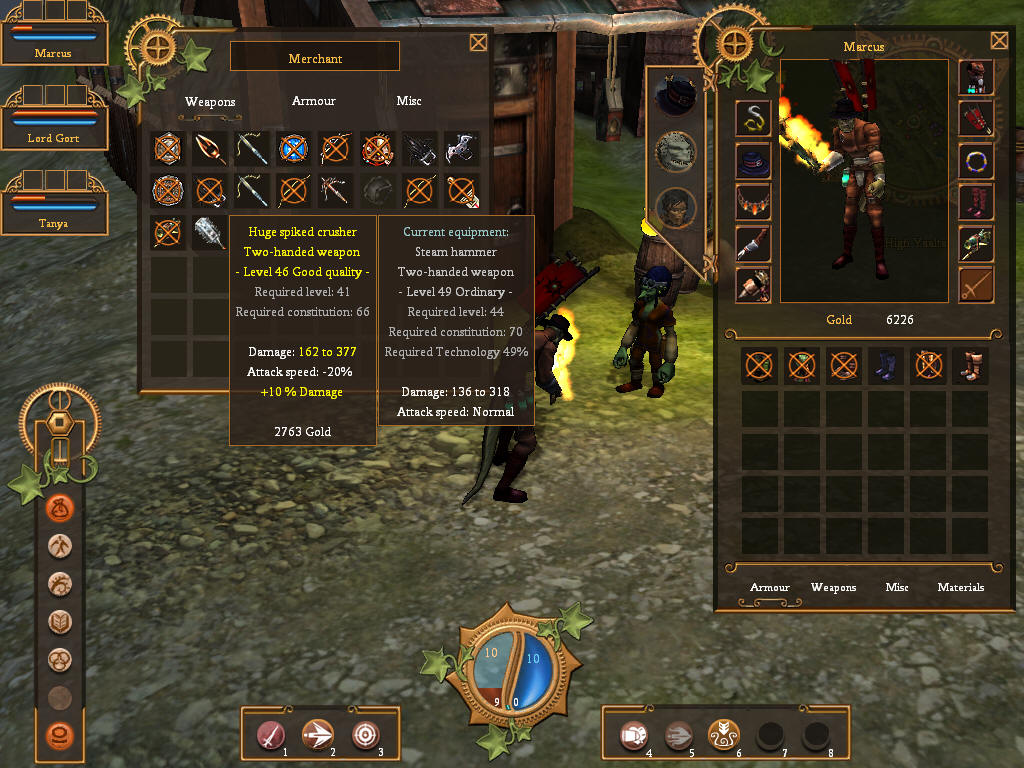The height and width of the screenshot is (768, 1024).
Task: Select the top hat character portrait
Action: coord(675,96)
